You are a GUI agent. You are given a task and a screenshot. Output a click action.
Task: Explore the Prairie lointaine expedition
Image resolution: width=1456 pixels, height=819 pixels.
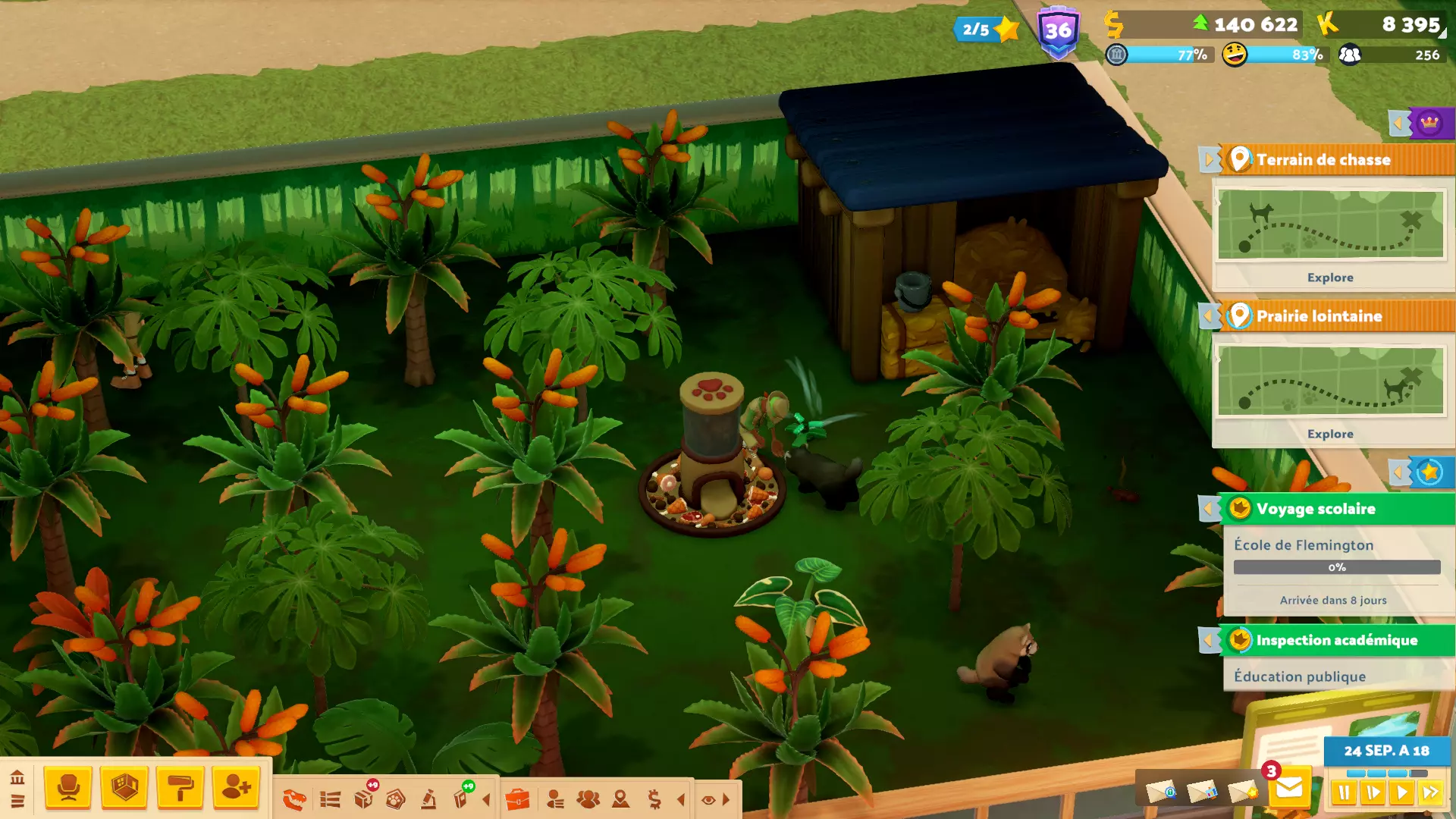pos(1329,434)
